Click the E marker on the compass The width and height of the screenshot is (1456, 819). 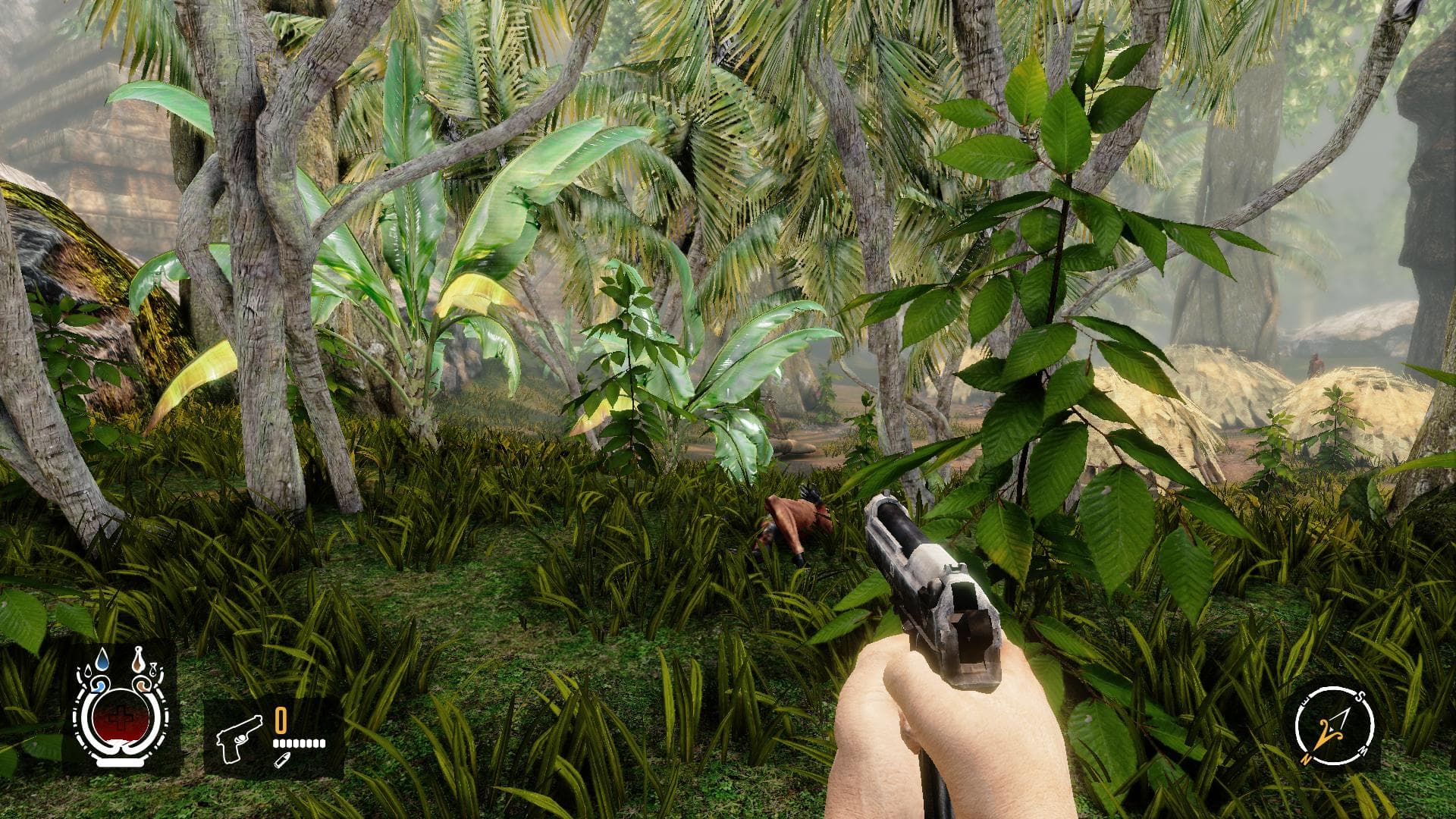pos(1304,700)
